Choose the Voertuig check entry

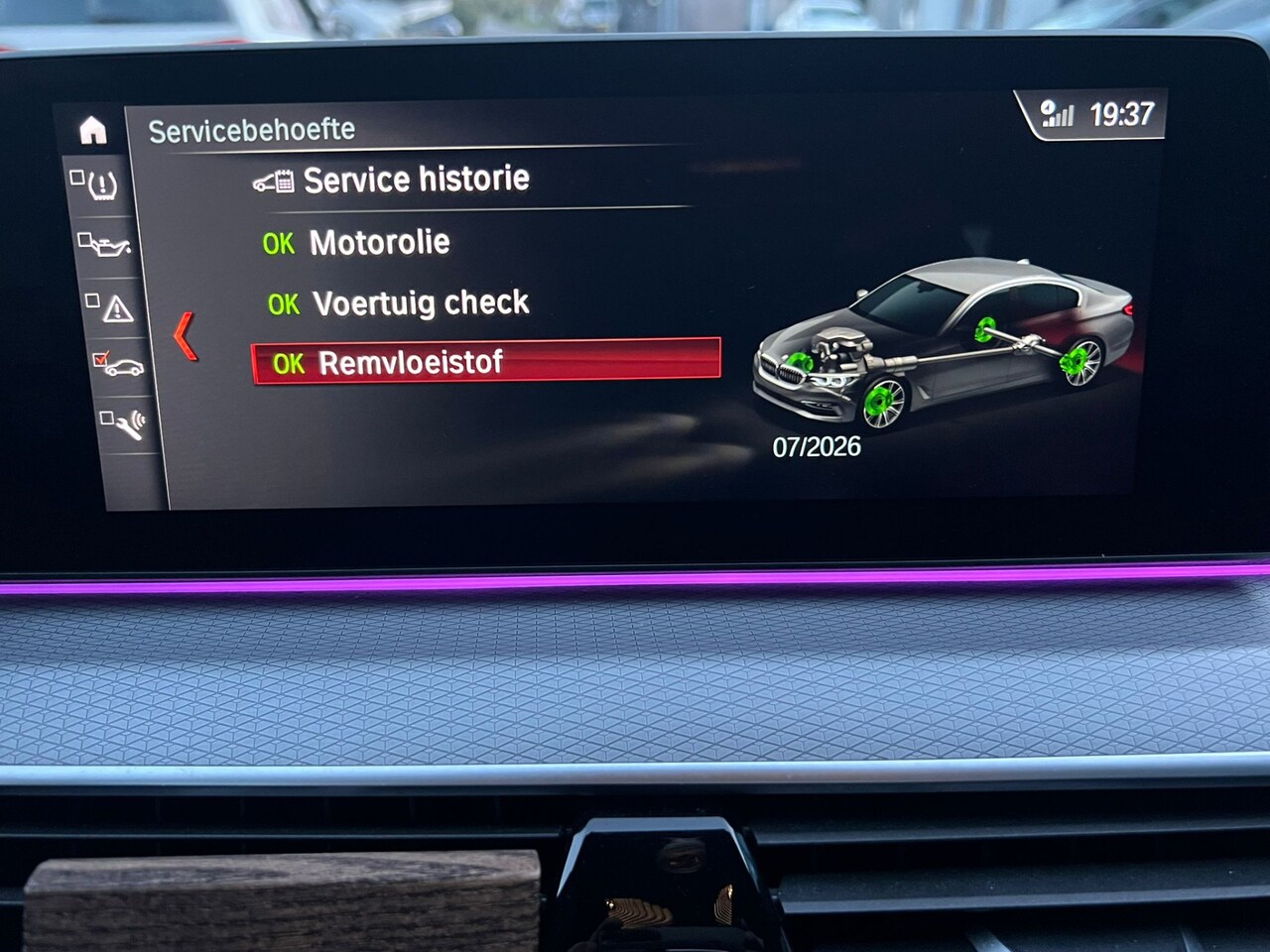(420, 302)
